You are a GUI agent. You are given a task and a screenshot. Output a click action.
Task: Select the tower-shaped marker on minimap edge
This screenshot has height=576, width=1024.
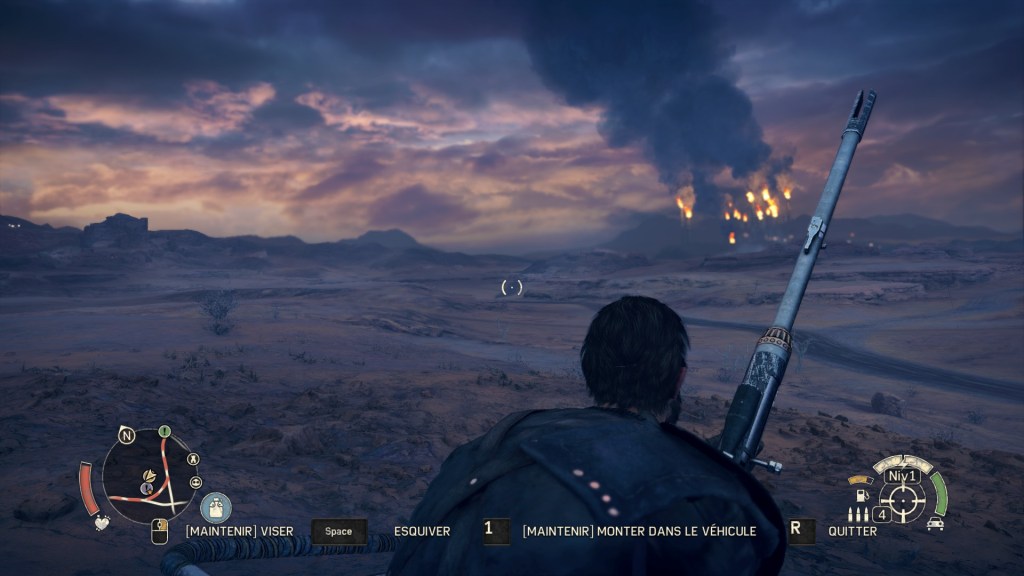coord(193,459)
